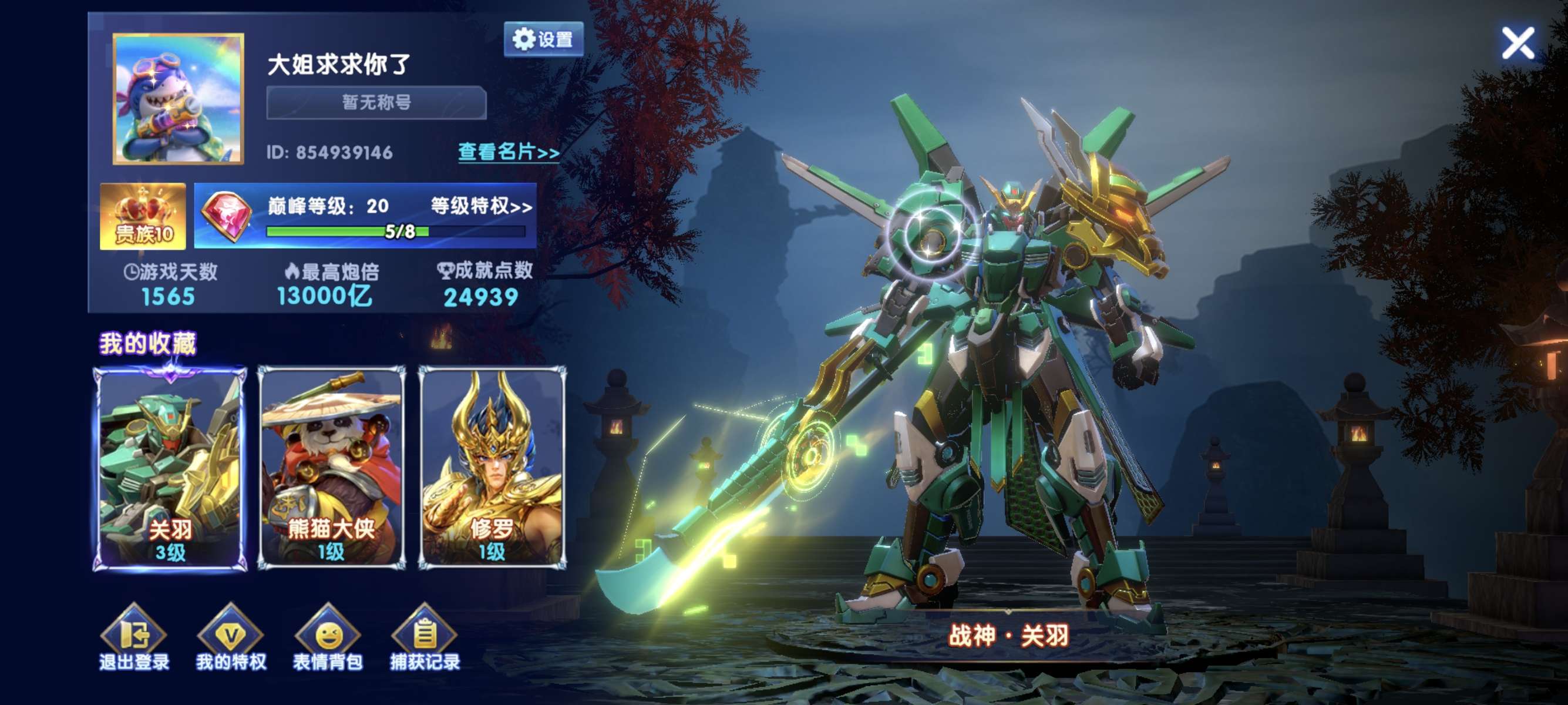Open the 设置 settings button
Viewport: 1568px width, 705px height.
[543, 39]
